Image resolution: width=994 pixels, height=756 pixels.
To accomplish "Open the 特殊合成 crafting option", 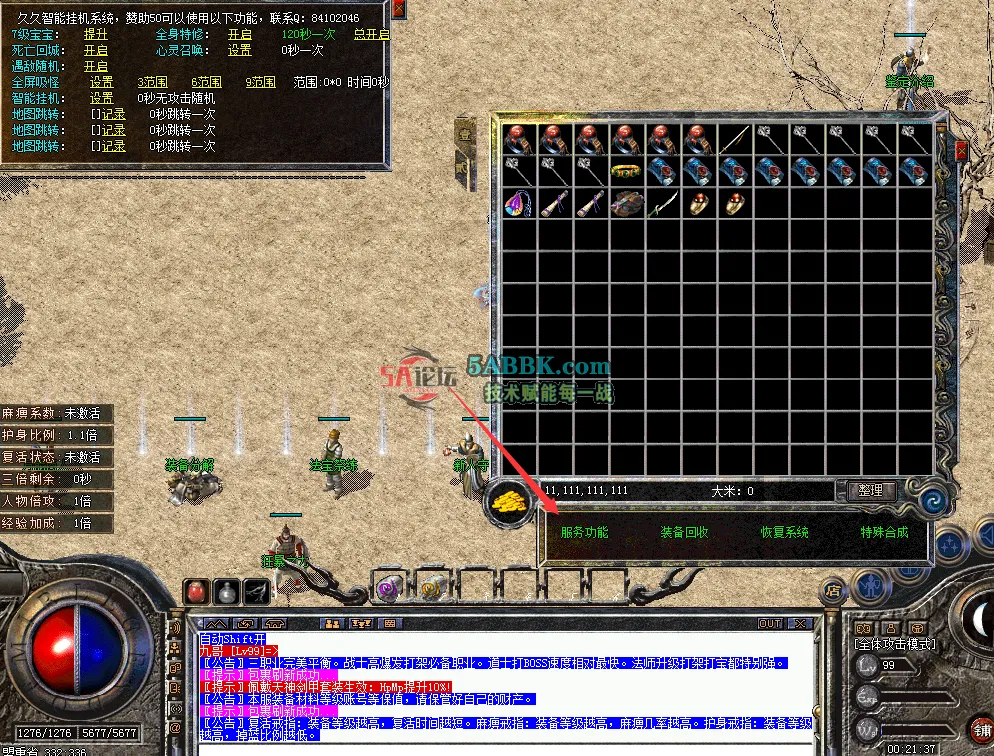I will [885, 533].
